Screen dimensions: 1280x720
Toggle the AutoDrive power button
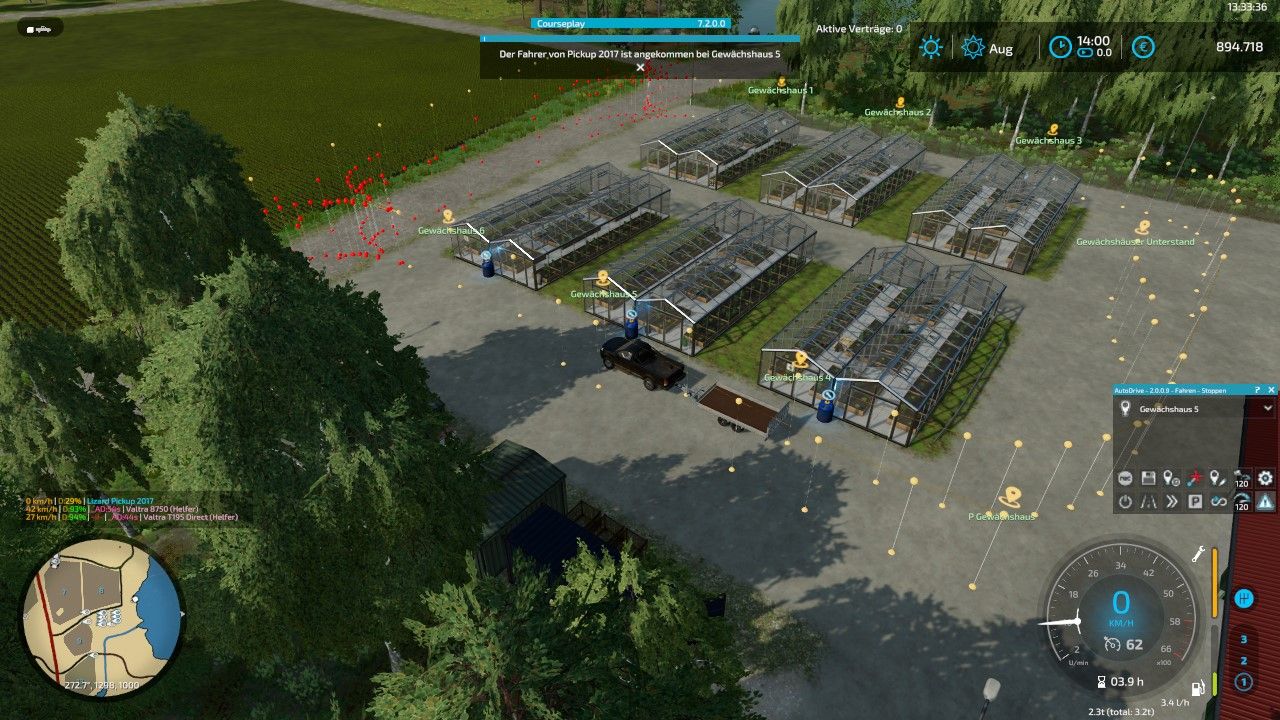(1125, 502)
